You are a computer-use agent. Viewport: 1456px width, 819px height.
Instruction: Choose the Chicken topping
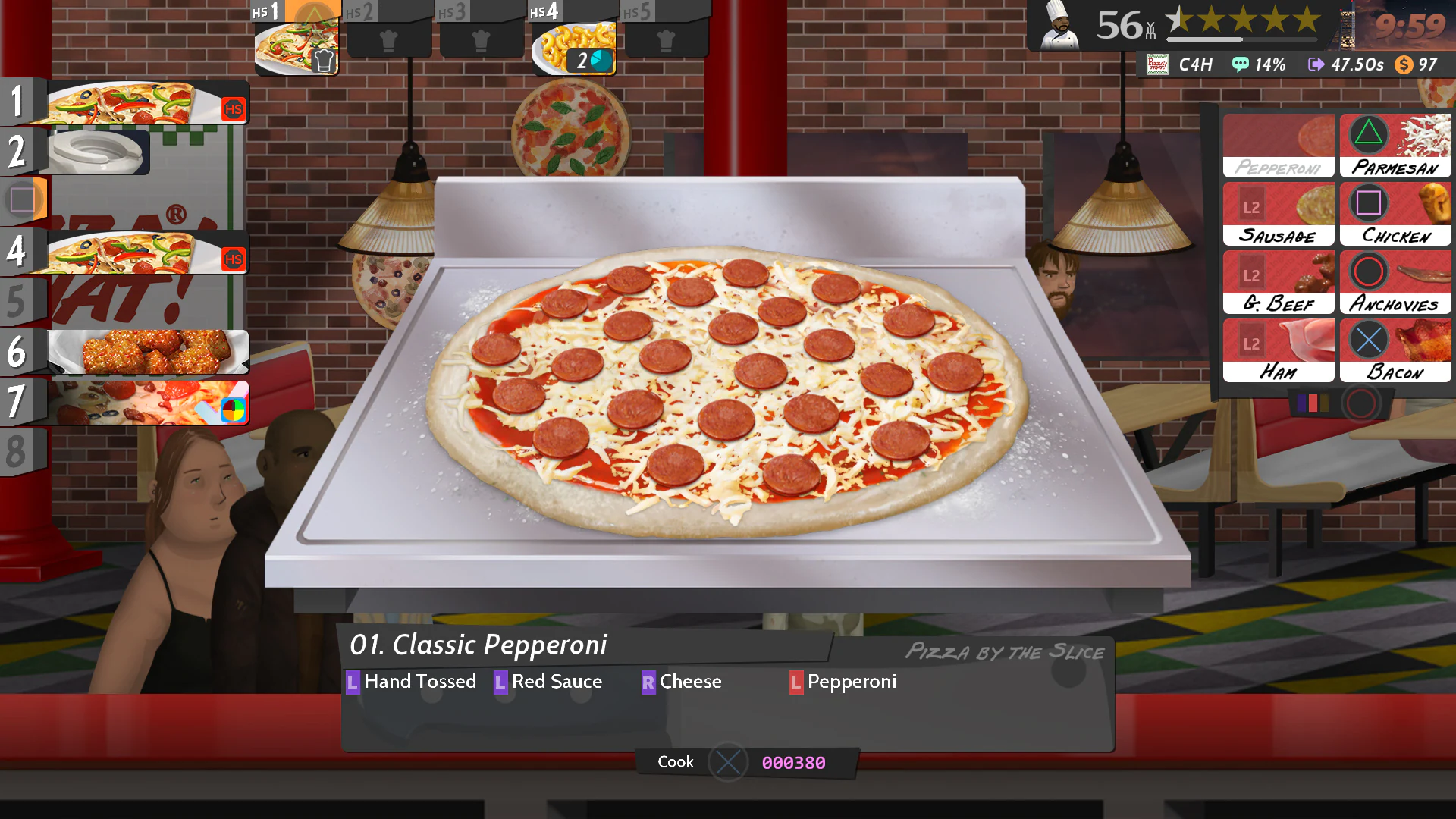pos(1395,212)
